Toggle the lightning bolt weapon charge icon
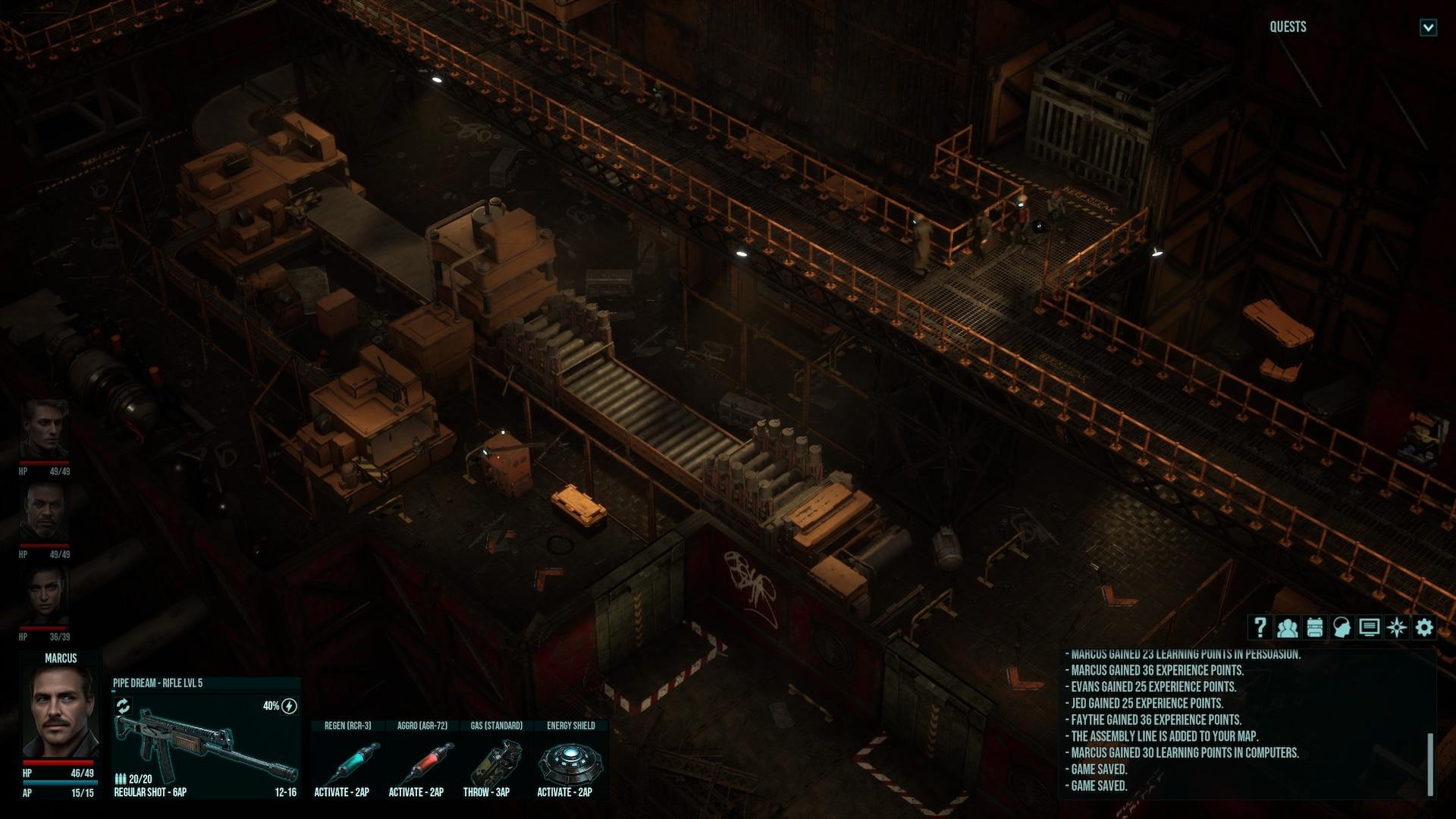The width and height of the screenshot is (1456, 819). pos(289,706)
